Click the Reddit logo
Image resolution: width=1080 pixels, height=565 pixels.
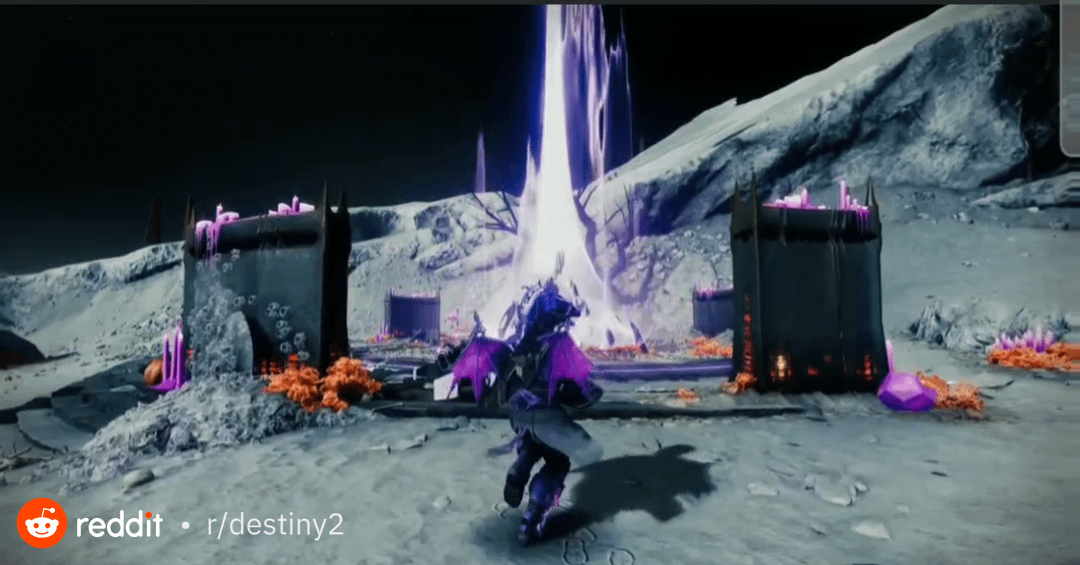click(42, 523)
